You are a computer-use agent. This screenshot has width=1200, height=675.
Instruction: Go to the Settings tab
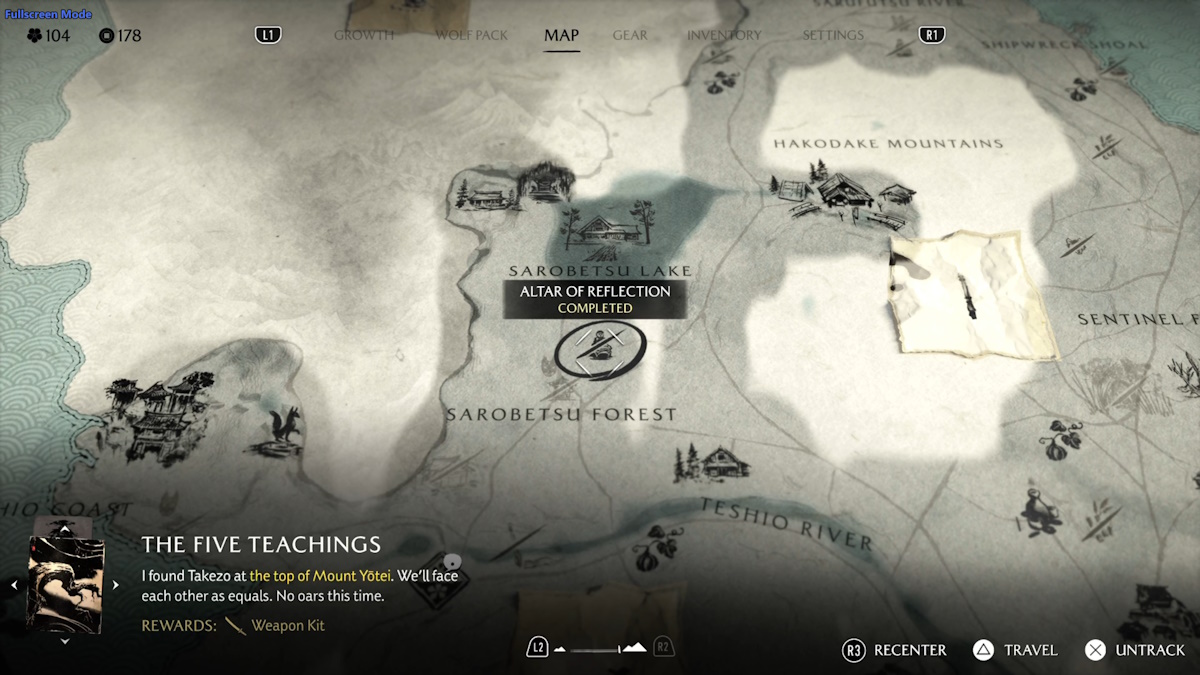(x=832, y=35)
